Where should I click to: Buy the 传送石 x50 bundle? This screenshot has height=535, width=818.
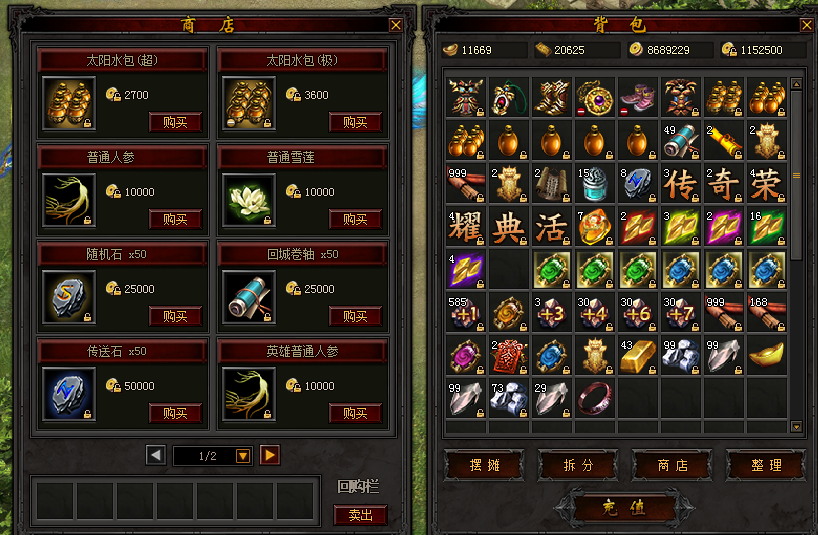click(x=175, y=413)
